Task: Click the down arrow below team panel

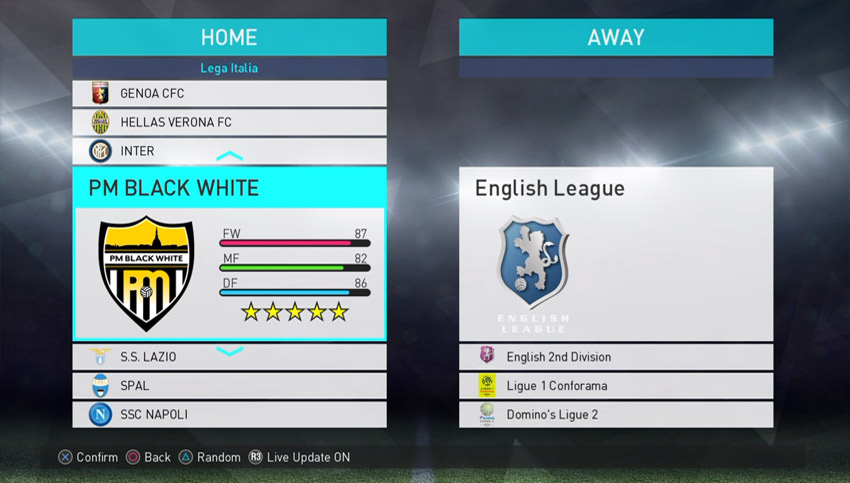Action: pos(229,351)
